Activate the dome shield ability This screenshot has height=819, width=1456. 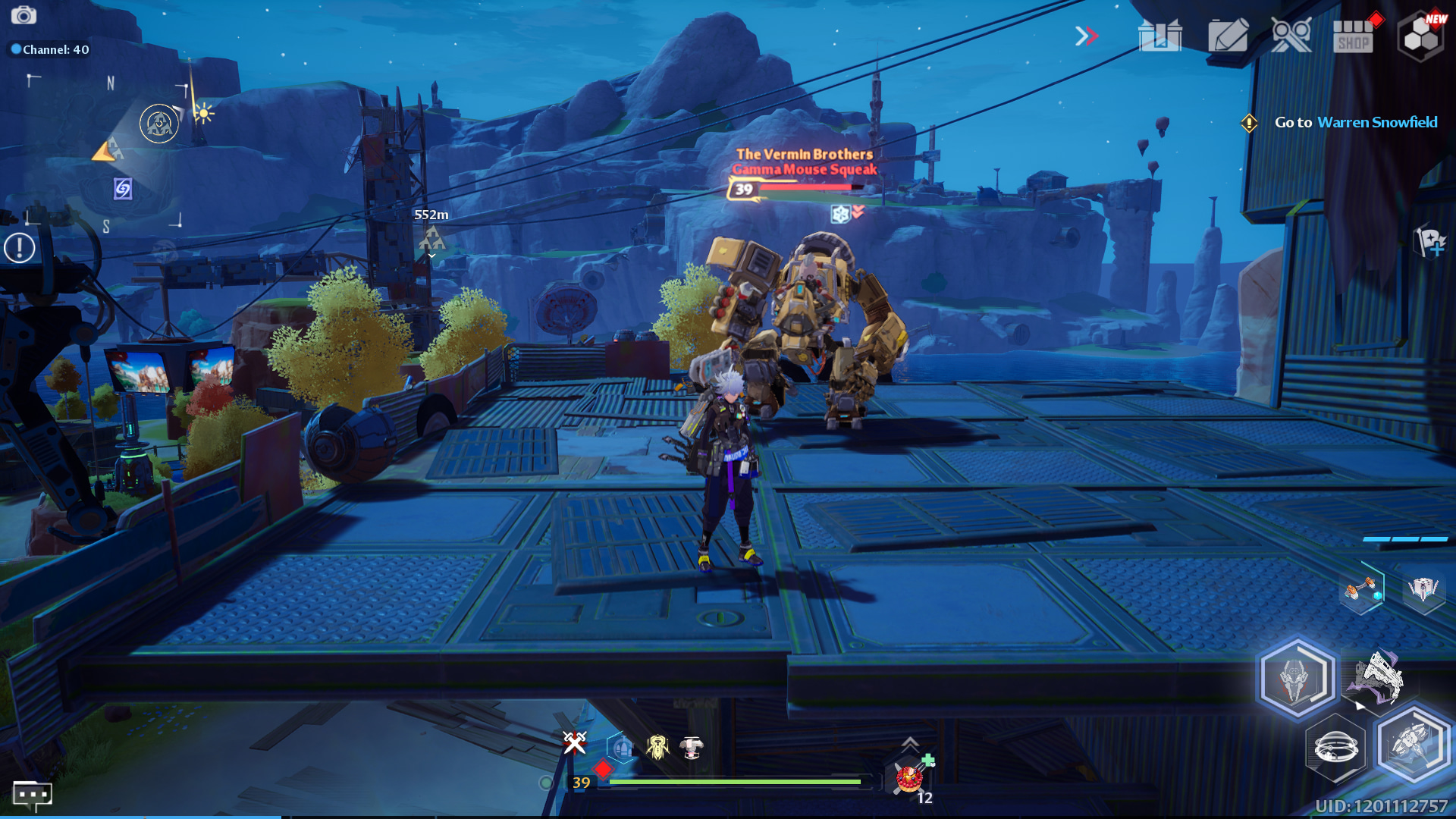[1335, 748]
